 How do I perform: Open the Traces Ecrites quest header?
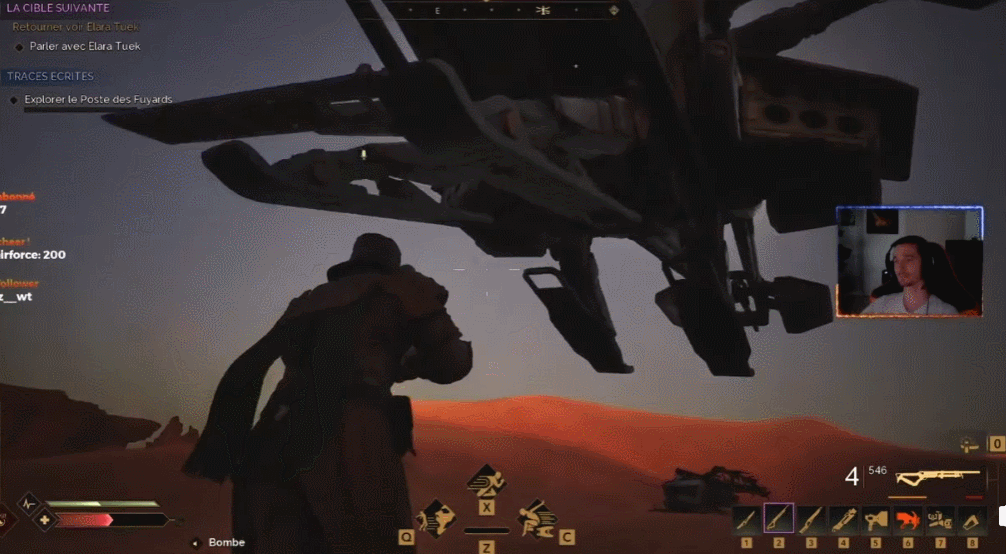coord(50,76)
